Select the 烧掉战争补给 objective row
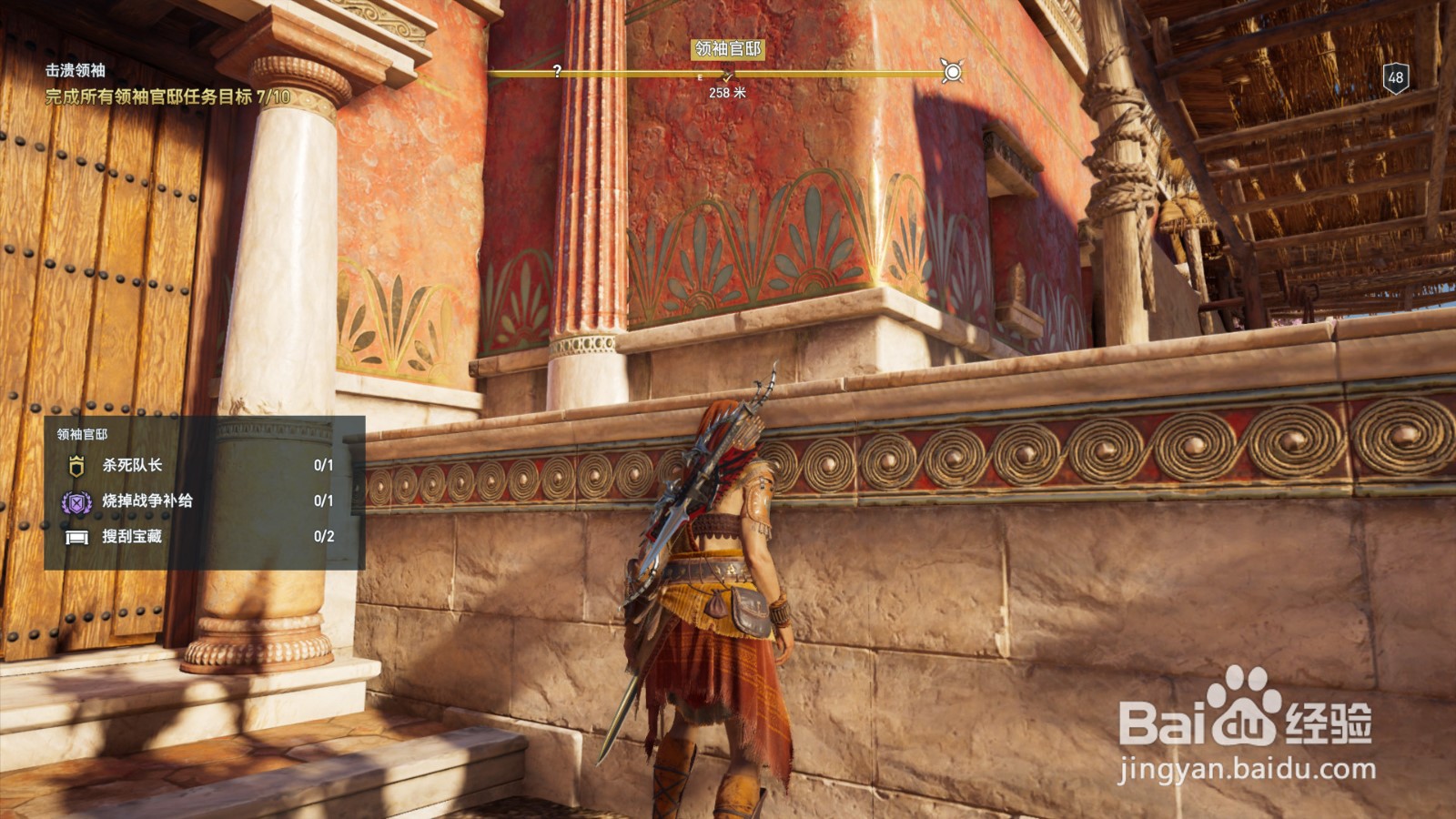This screenshot has width=1456, height=819. 204,500
